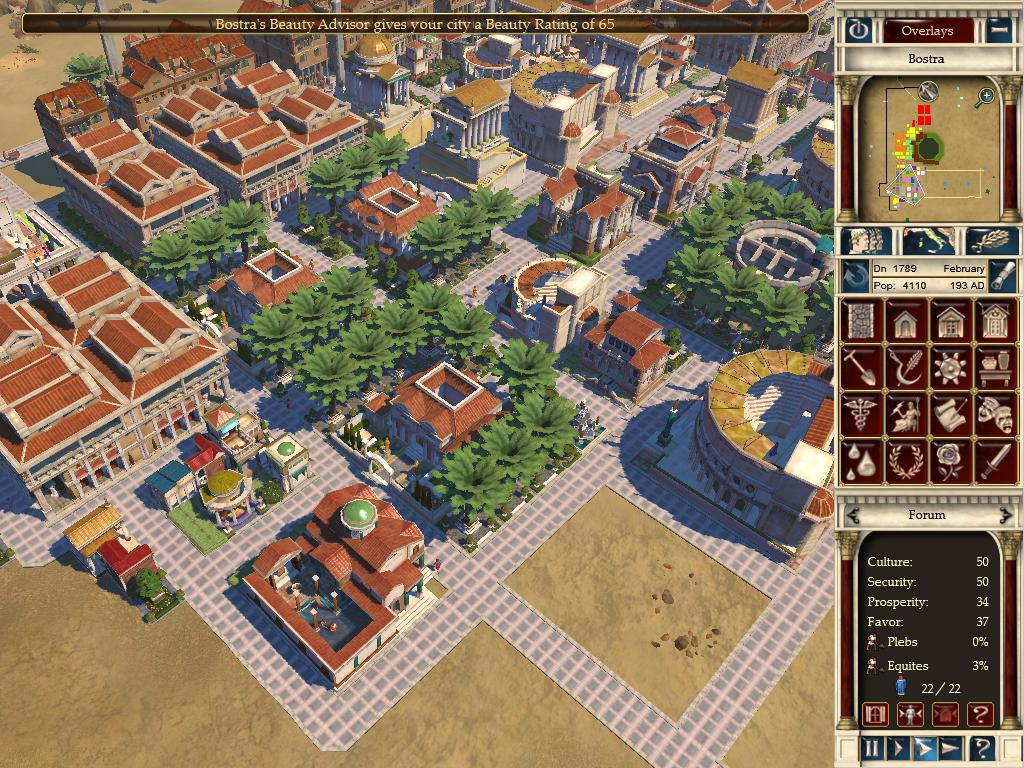
Task: Go to the next panel after Forum
Action: pos(1007,515)
